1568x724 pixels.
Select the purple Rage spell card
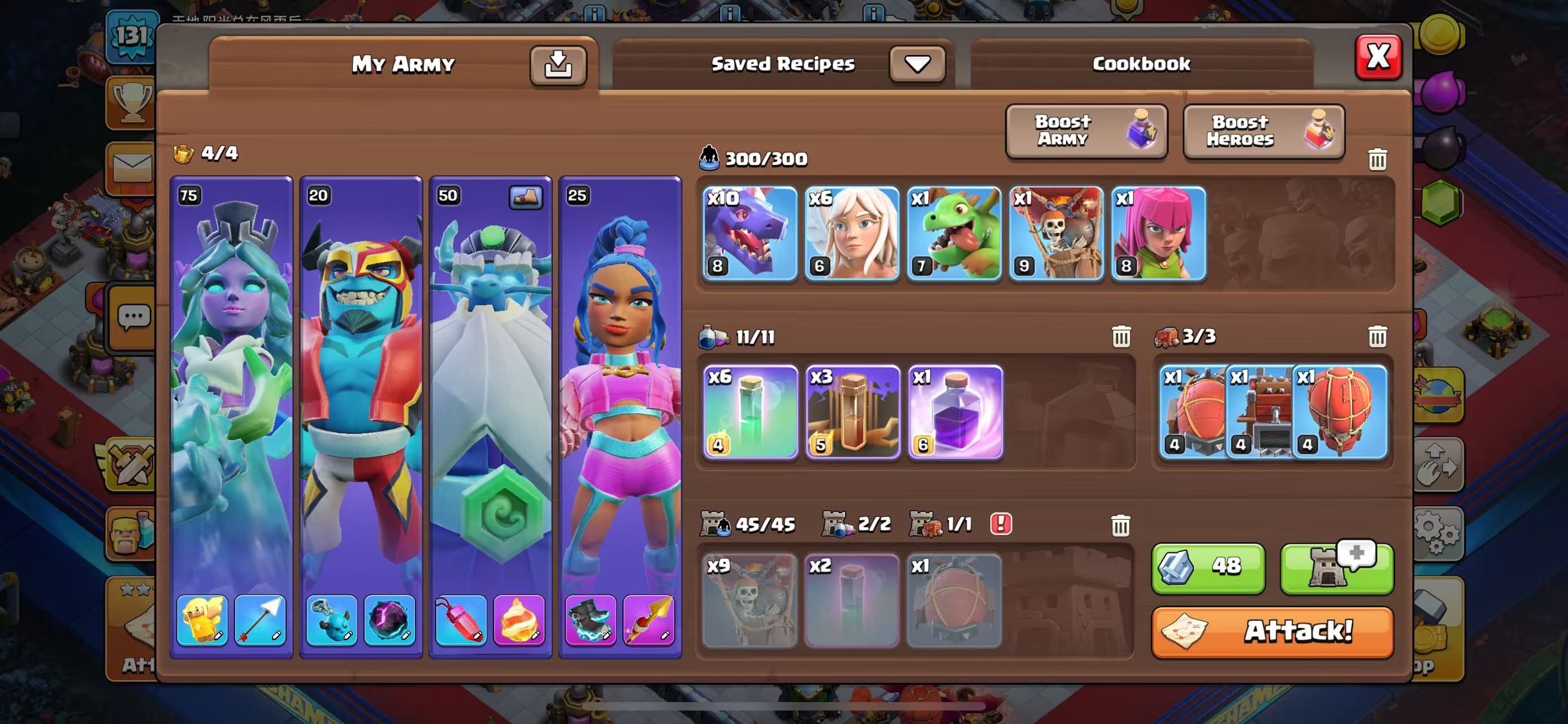pyautogui.click(x=955, y=412)
